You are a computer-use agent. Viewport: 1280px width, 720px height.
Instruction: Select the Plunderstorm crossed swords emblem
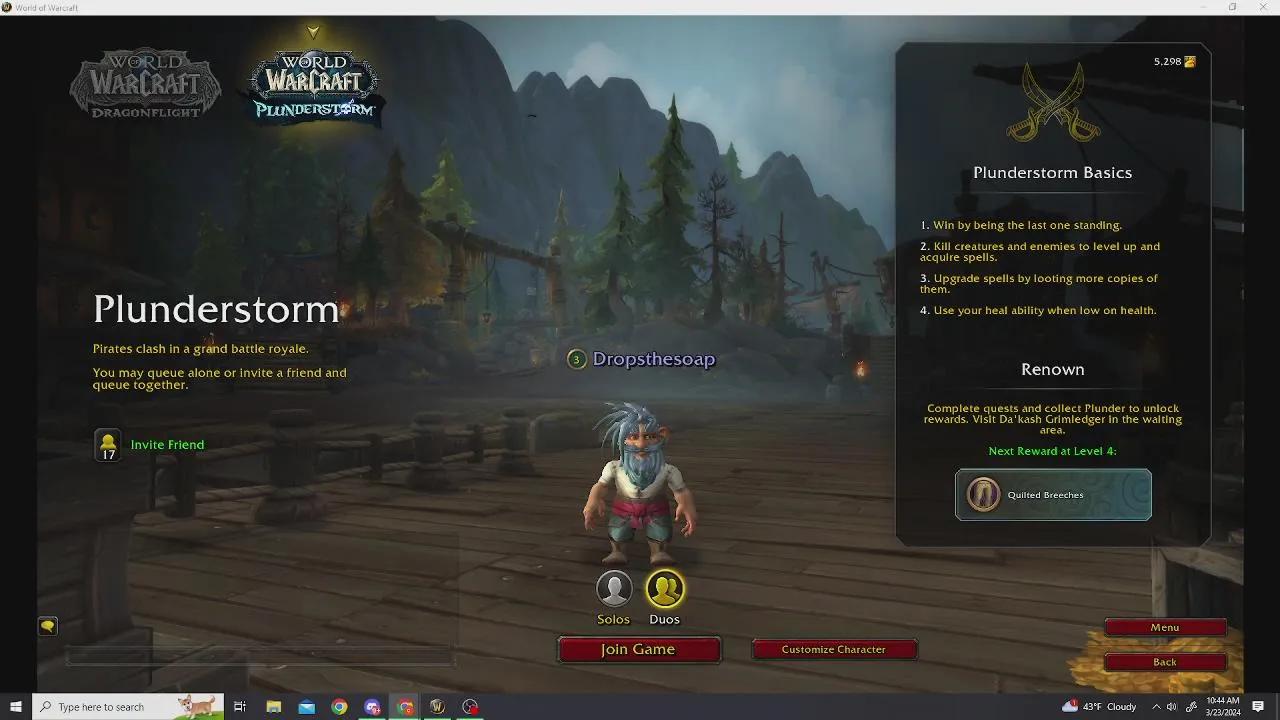pos(1052,100)
